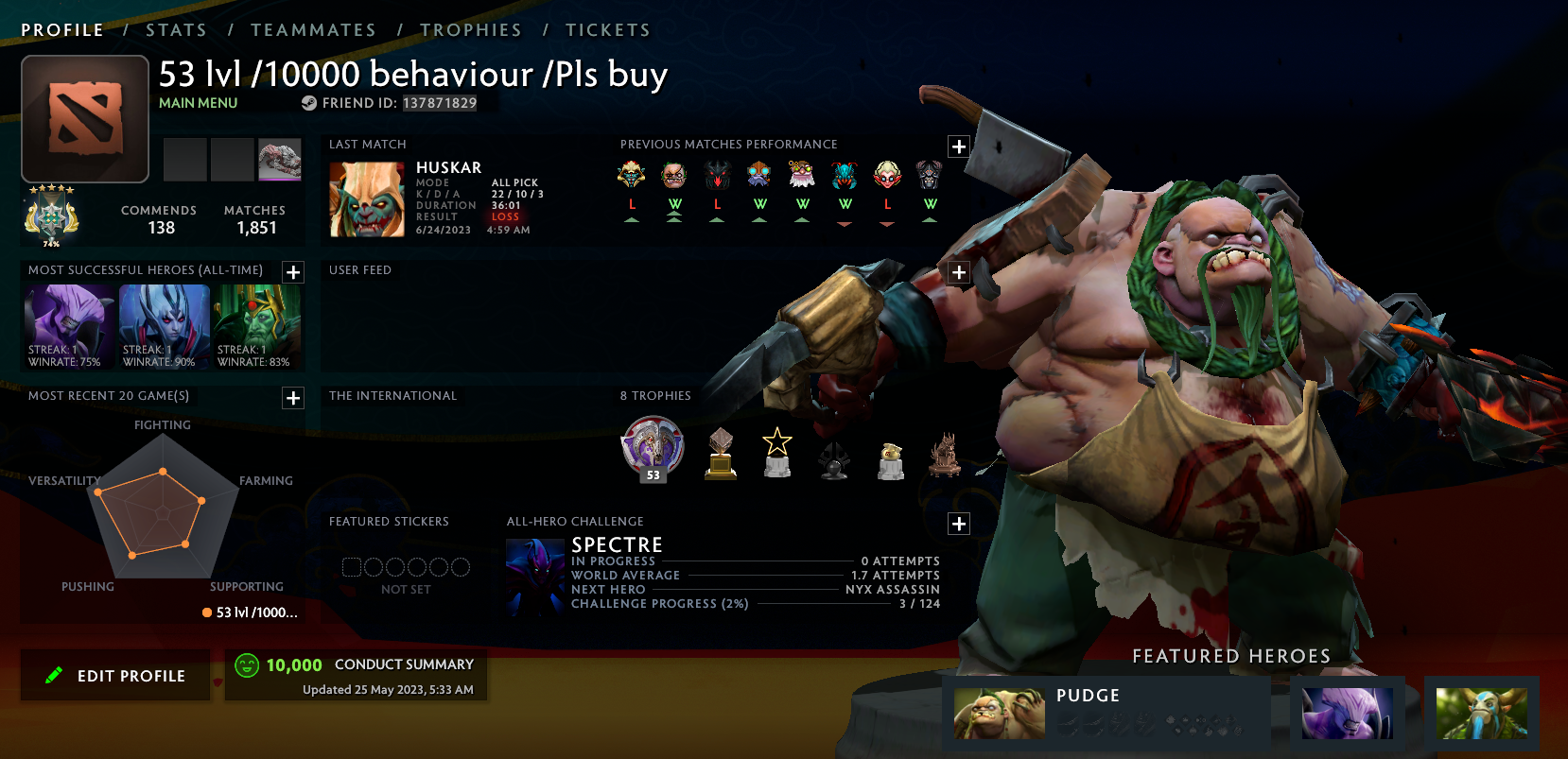Expand the All-Hero Challenge section
1568x759 pixels.
958,523
